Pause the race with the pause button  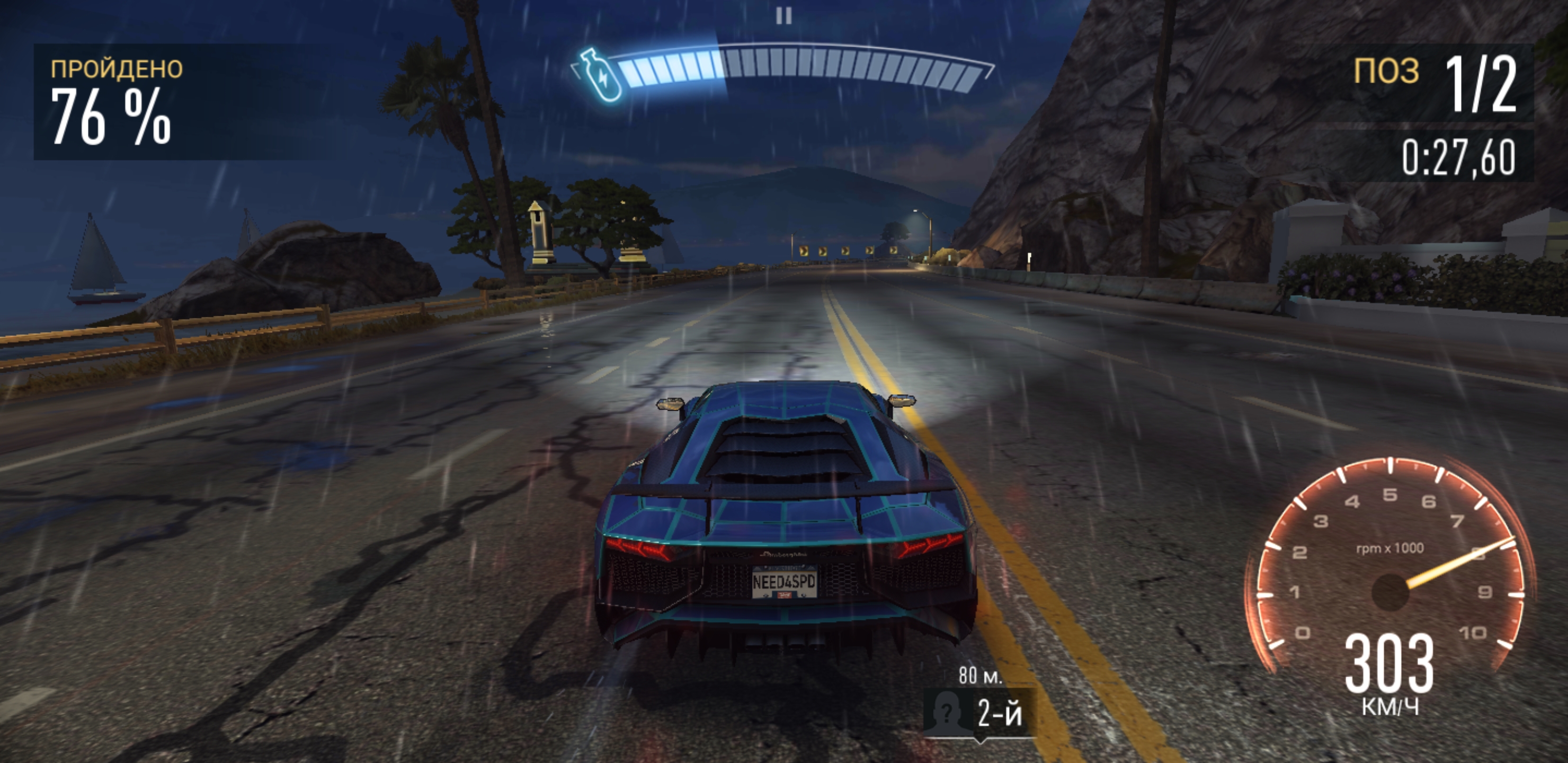click(x=784, y=16)
